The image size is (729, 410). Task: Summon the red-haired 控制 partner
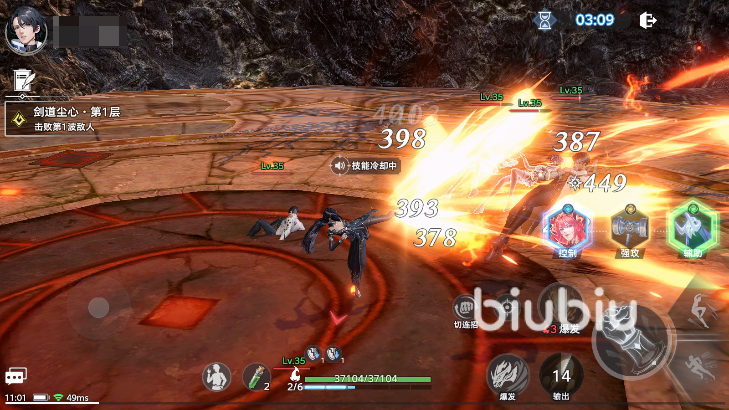click(567, 228)
